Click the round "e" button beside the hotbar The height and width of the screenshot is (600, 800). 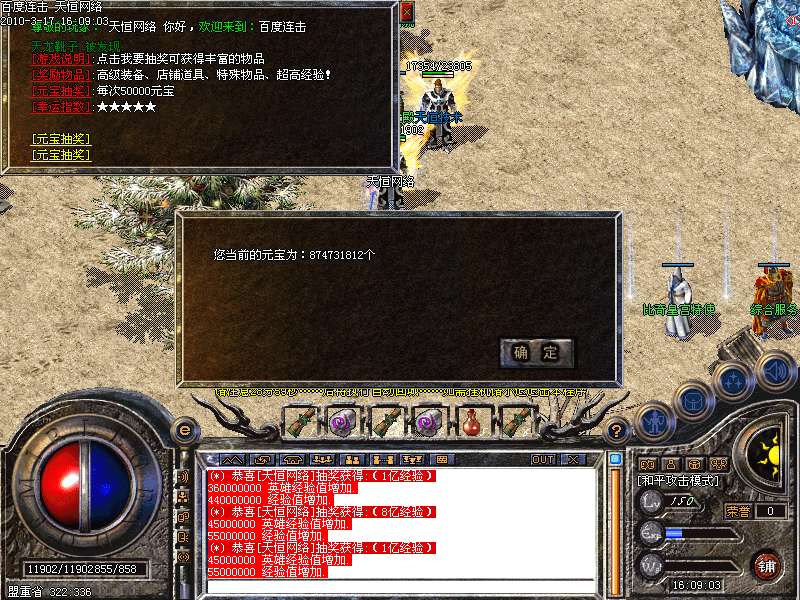(x=184, y=430)
